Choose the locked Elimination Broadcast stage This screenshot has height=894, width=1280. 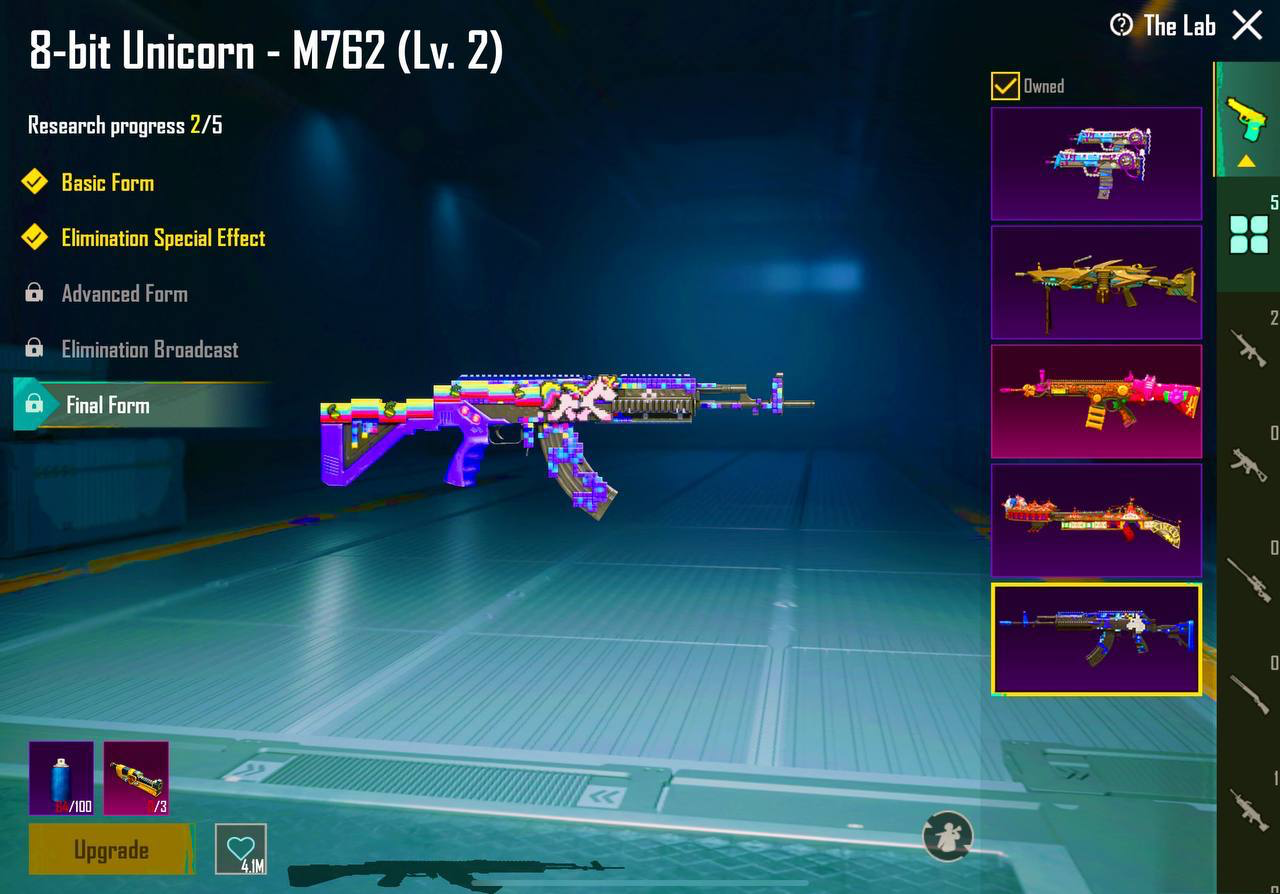[x=149, y=349]
